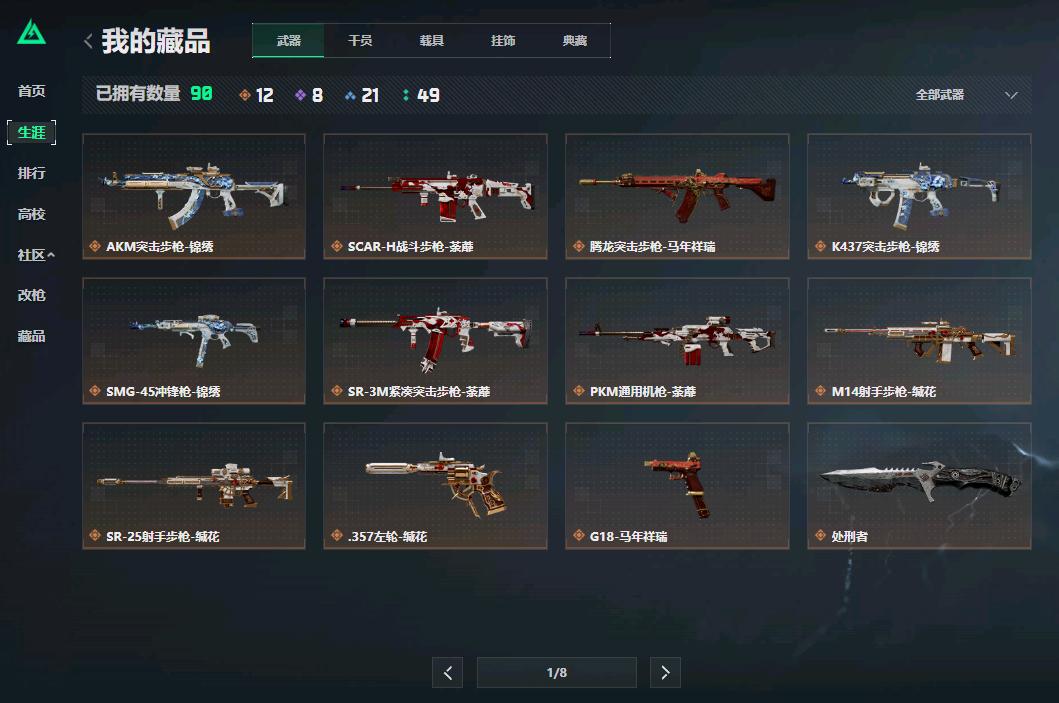Viewport: 1059px width, 703px height.
Task: Open the 排行 rankings menu
Action: pyautogui.click(x=32, y=173)
